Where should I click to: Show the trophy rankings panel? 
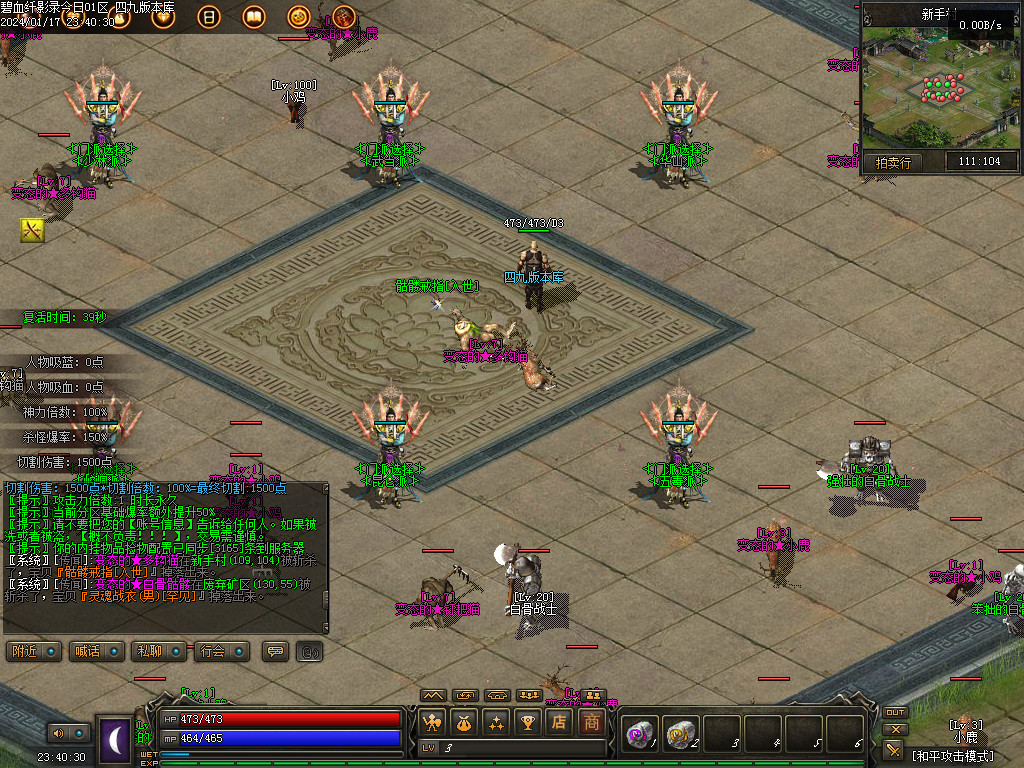click(527, 721)
